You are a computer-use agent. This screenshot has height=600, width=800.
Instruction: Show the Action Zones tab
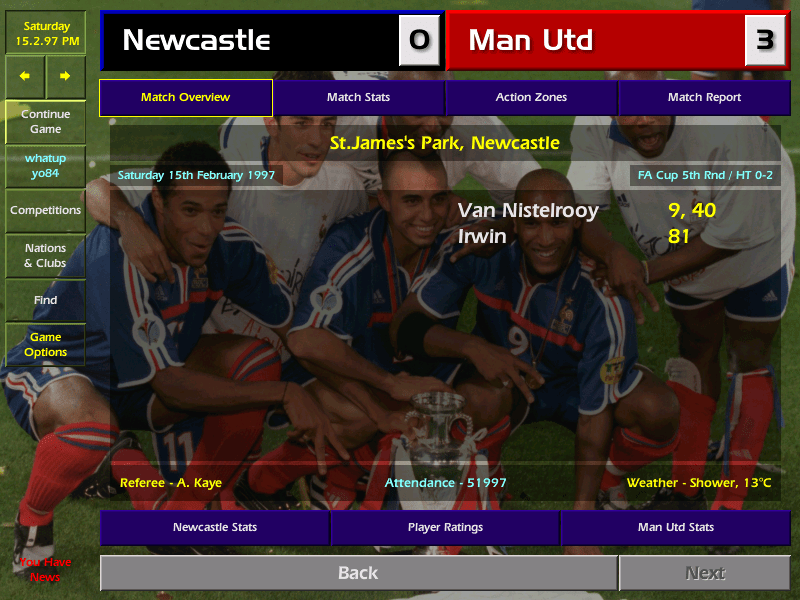[x=531, y=98]
